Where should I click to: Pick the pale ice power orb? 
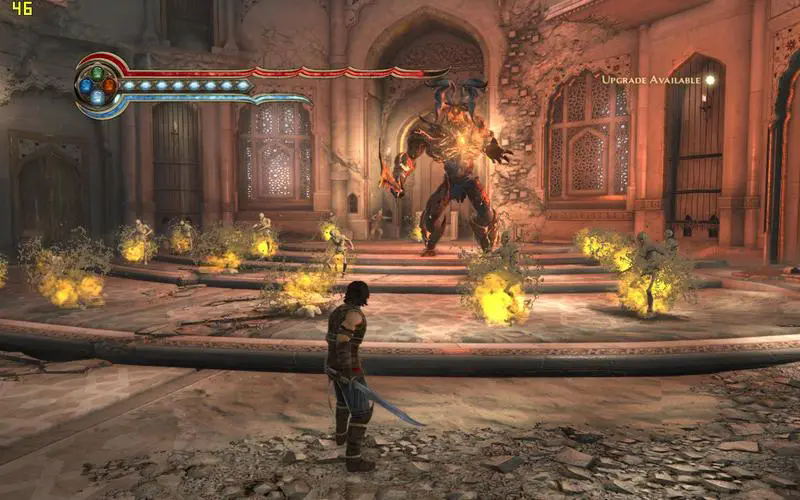point(97,97)
